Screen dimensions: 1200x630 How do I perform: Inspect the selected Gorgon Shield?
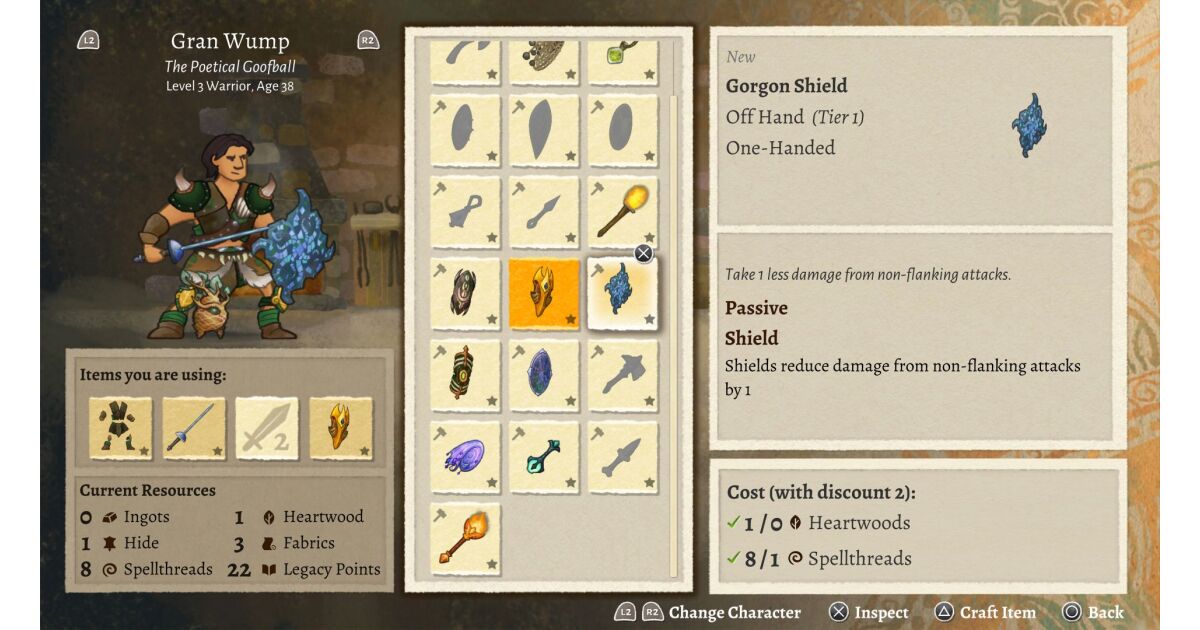pos(869,612)
